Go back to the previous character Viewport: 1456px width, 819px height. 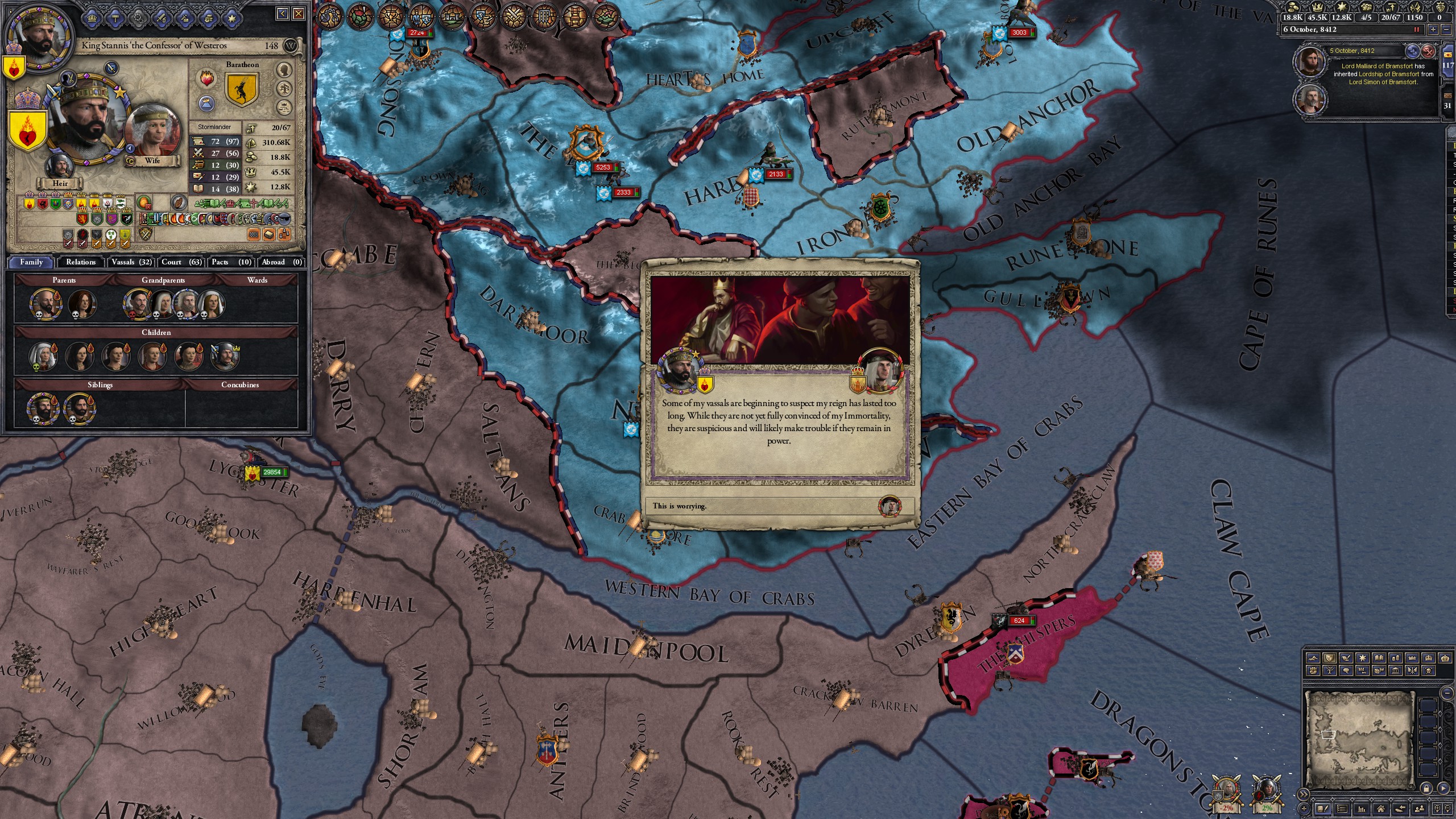coord(283,14)
